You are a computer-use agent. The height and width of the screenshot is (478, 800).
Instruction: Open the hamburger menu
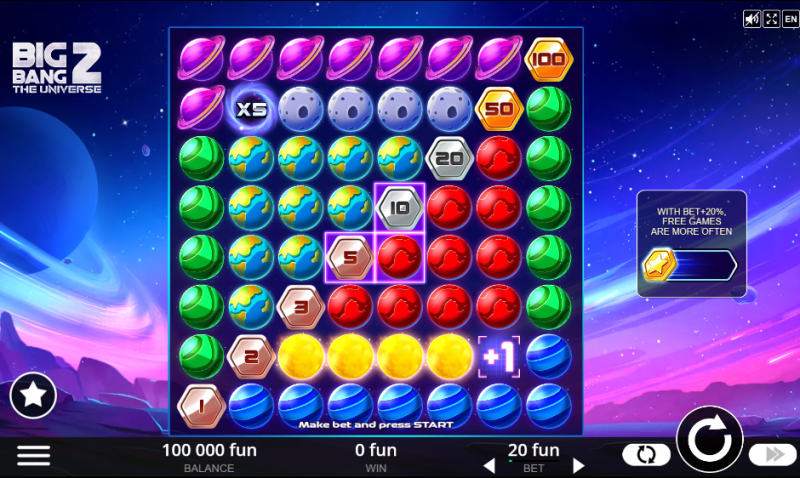(x=33, y=455)
